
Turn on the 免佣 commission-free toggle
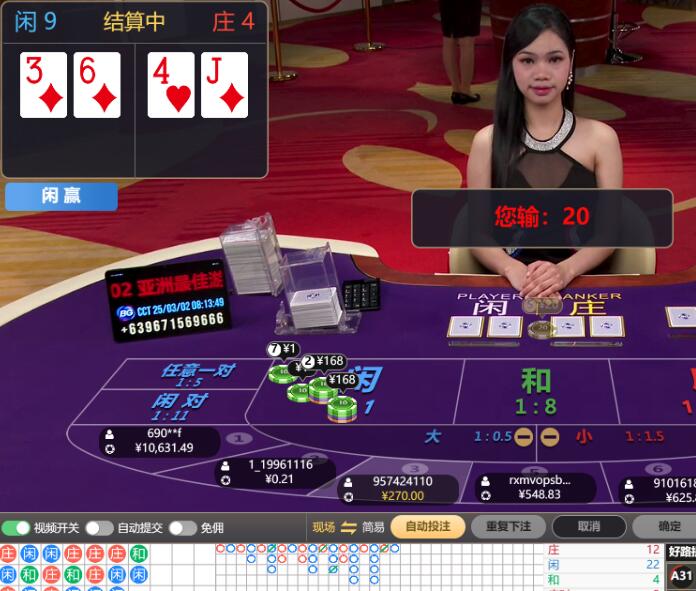[182, 528]
